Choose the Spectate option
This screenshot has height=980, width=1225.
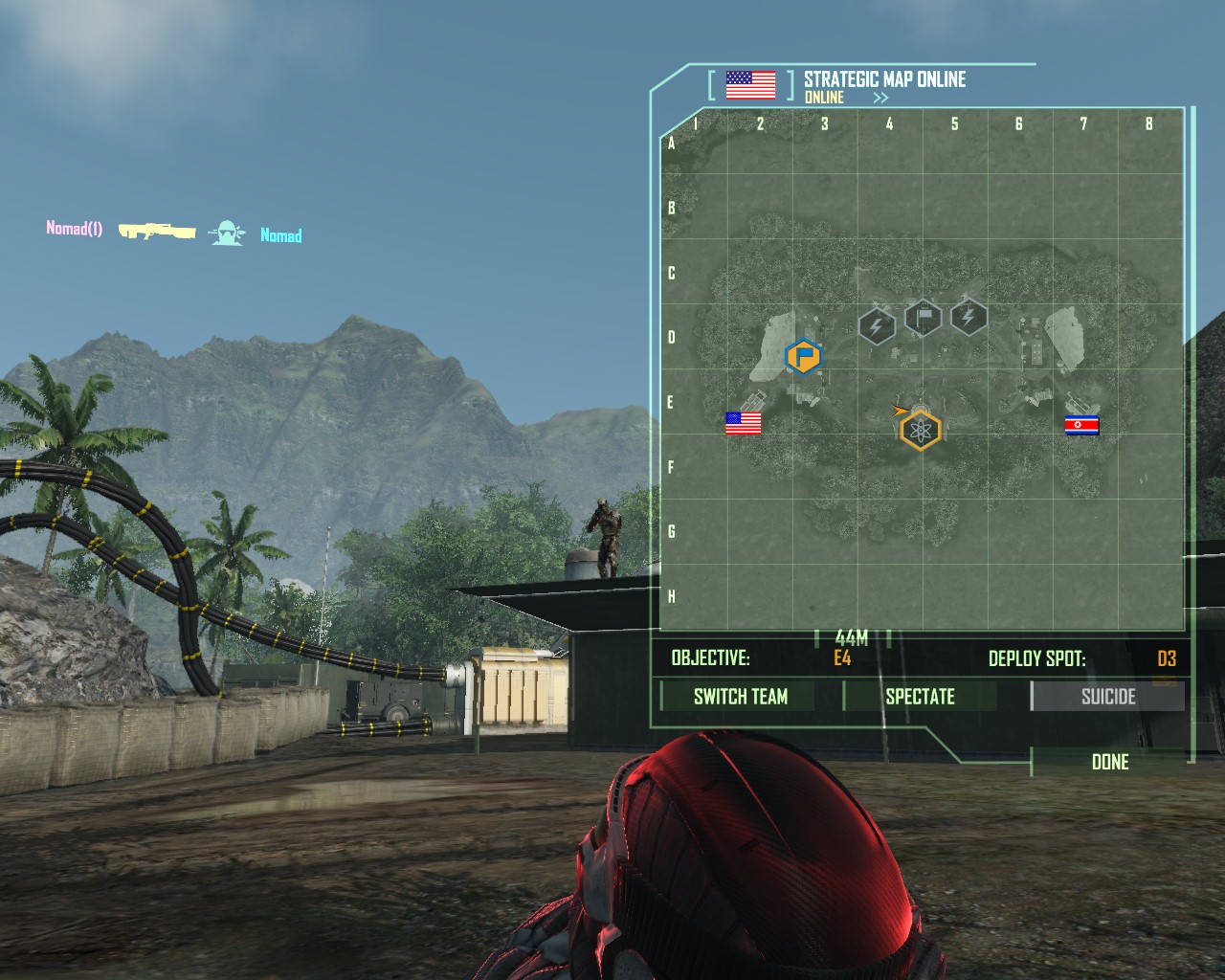[x=920, y=697]
